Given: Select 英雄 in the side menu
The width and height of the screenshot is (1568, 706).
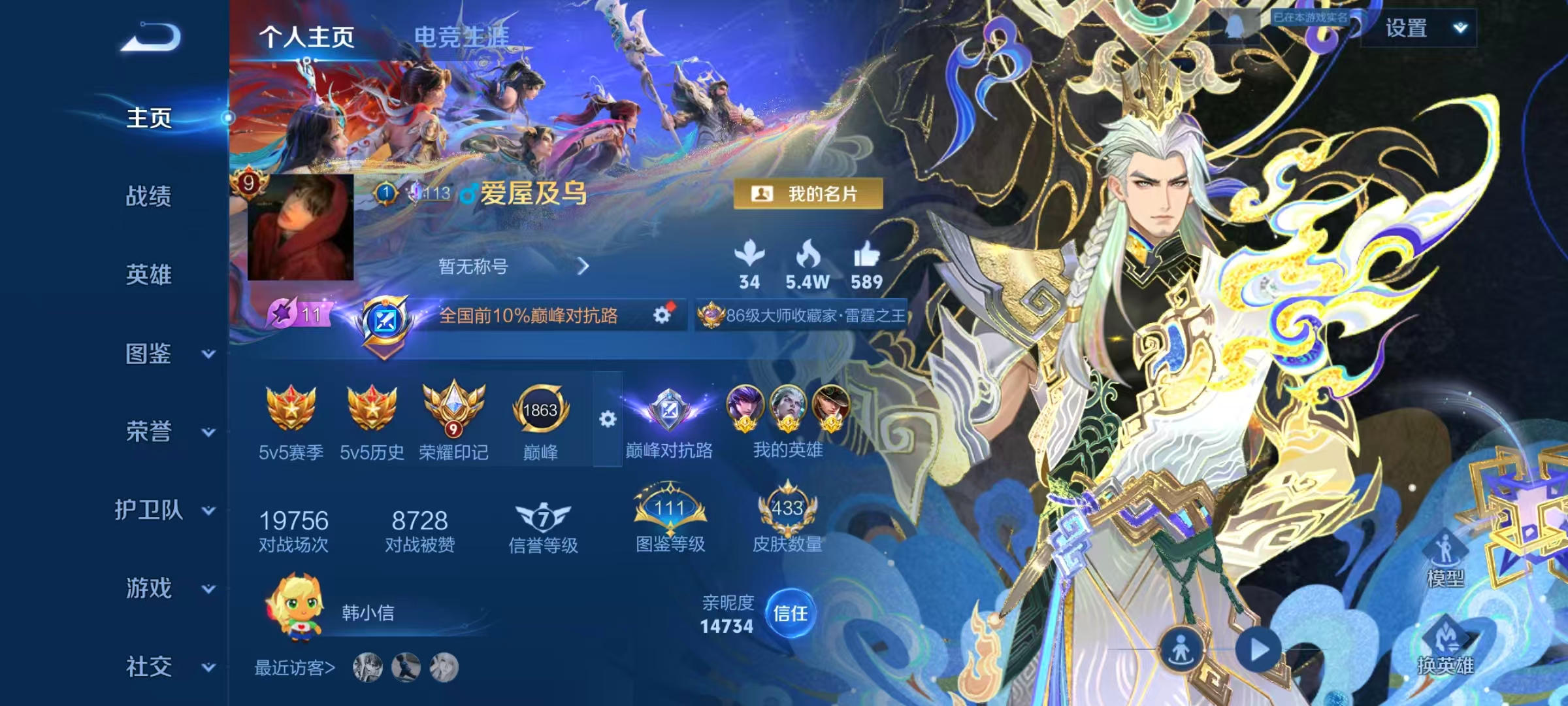Looking at the screenshot, I should [x=149, y=275].
